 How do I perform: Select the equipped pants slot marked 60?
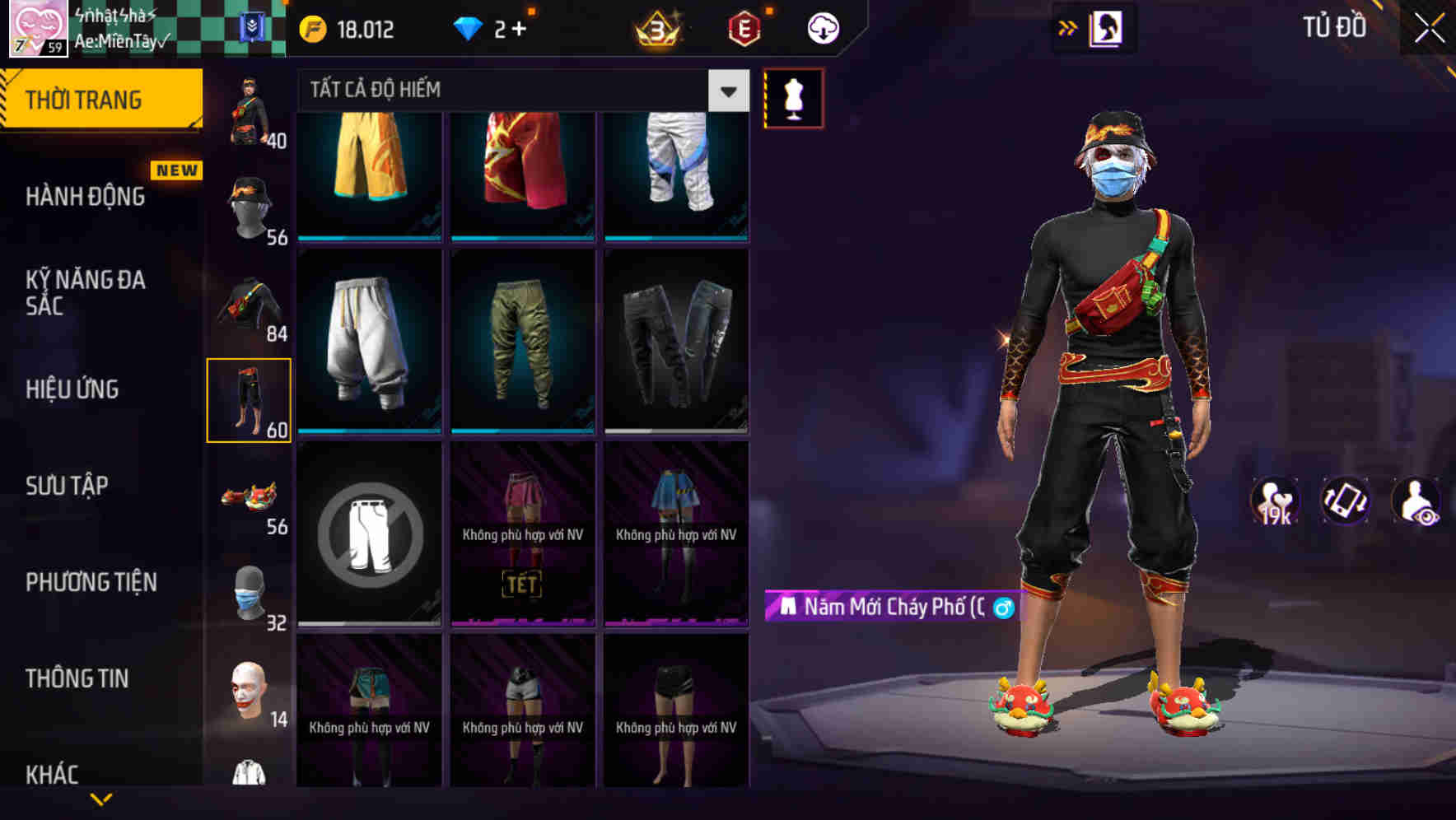pyautogui.click(x=249, y=399)
